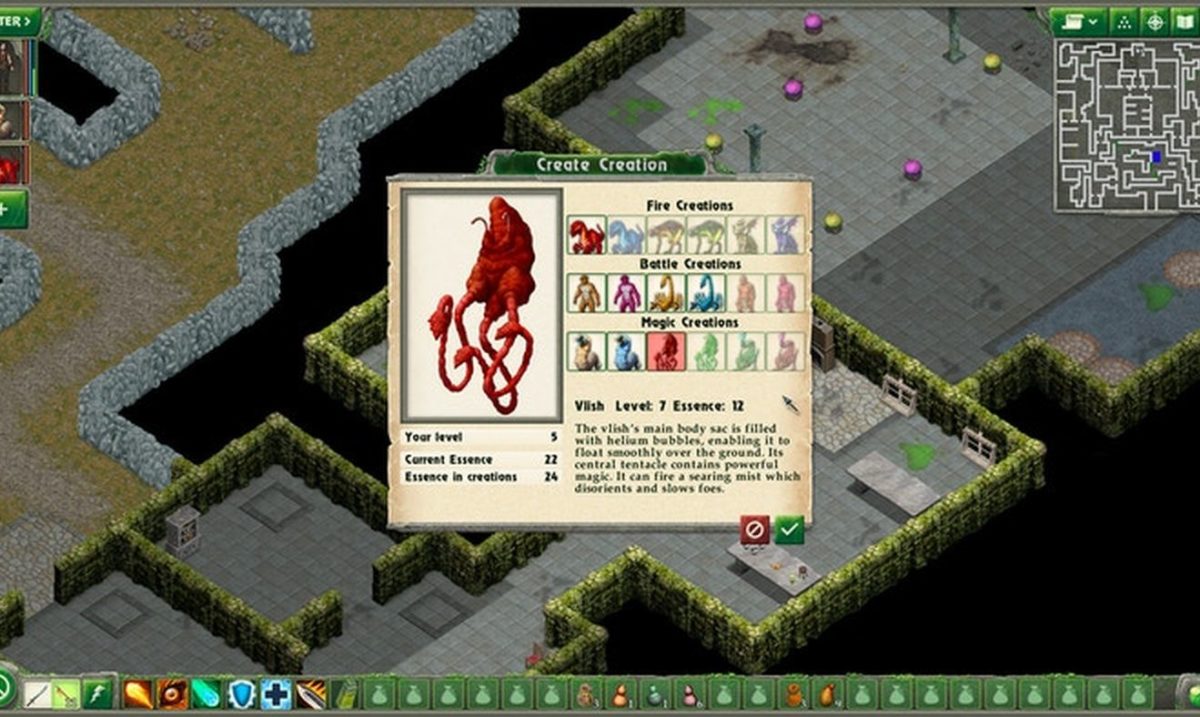Activate the fireball ability
Viewport: 1200px width, 717px height.
137,693
